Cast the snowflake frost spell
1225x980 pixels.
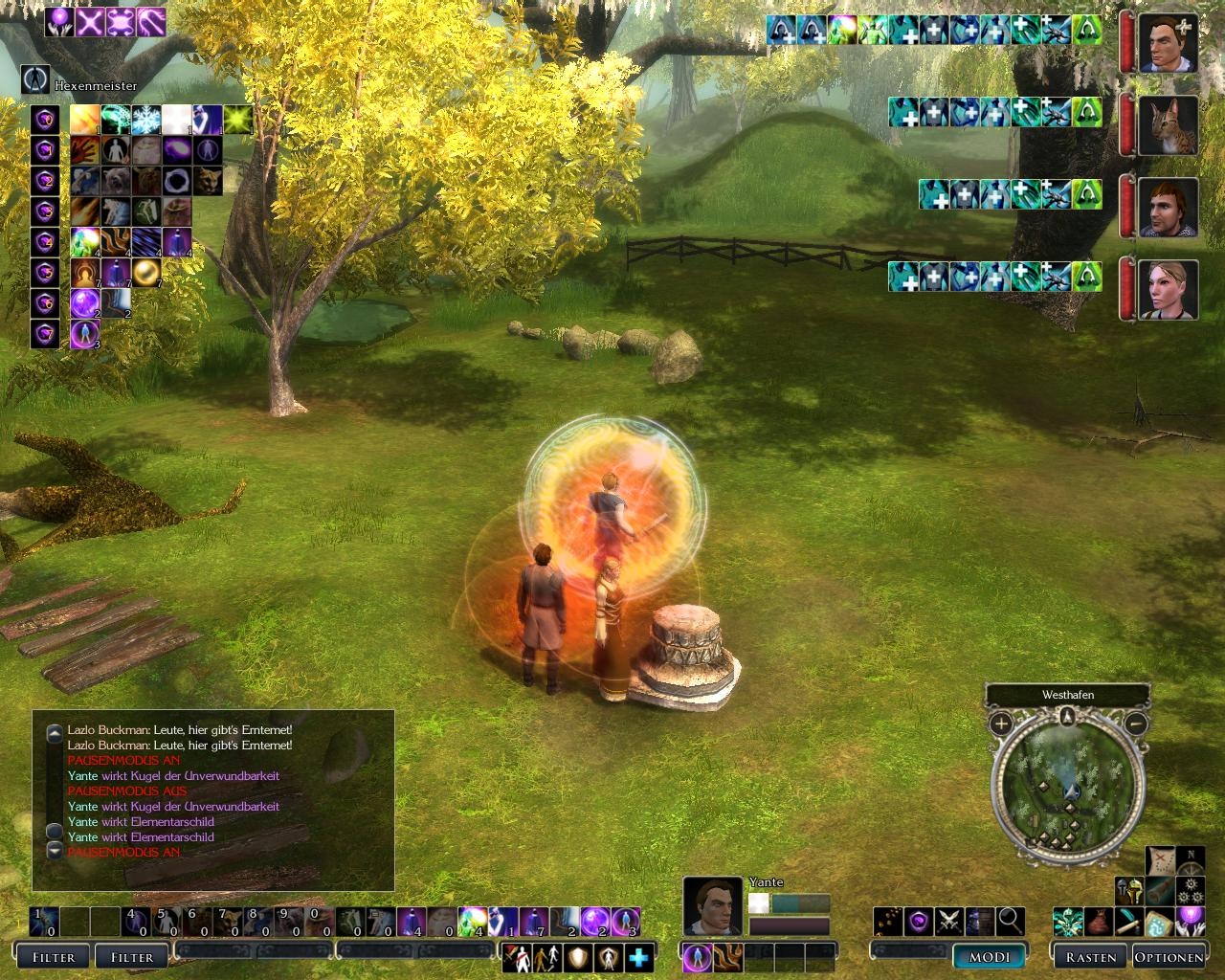(x=146, y=120)
